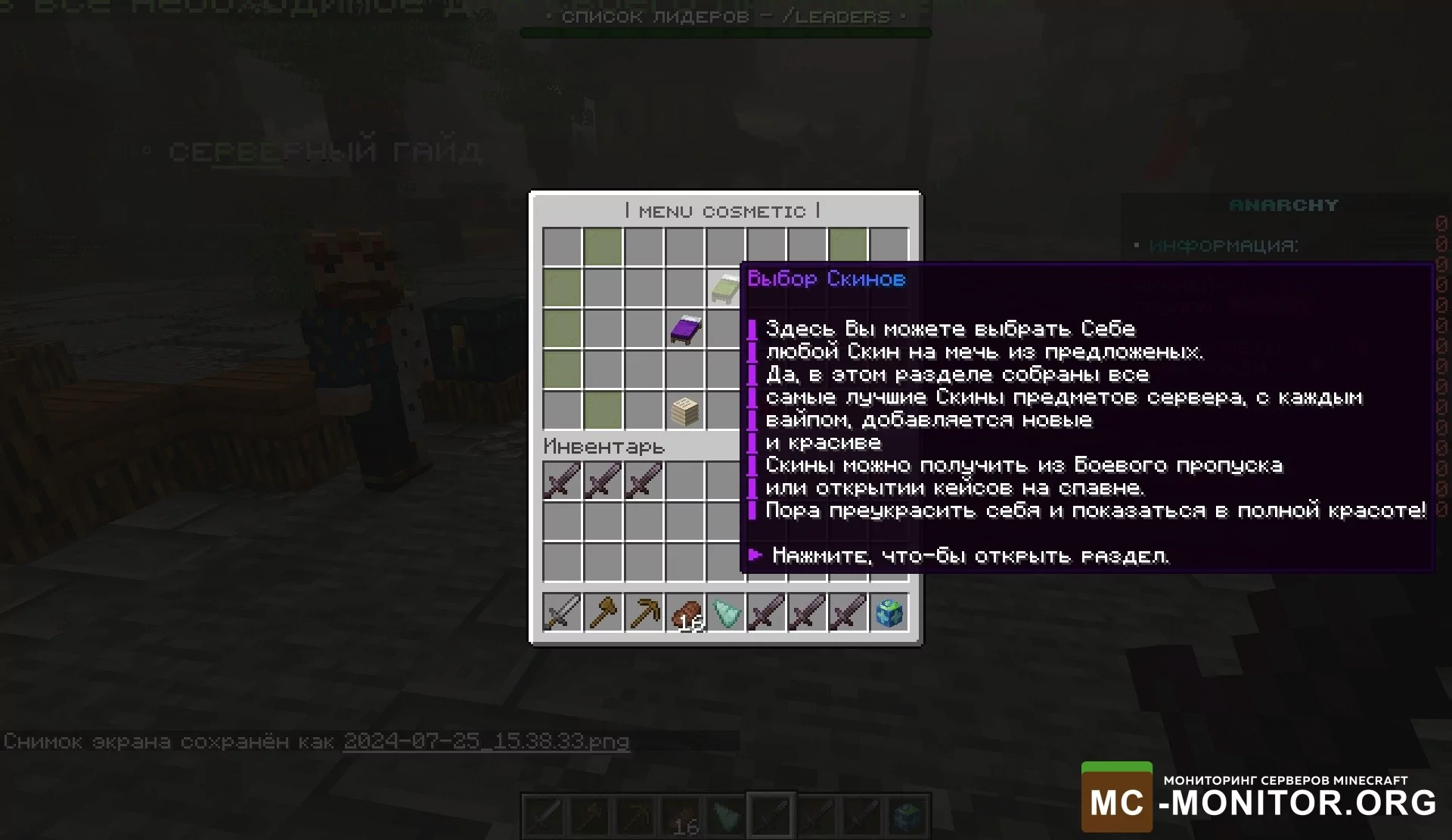The image size is (1452, 840).
Task: Select the globe item in hotbar
Action: coord(889,612)
